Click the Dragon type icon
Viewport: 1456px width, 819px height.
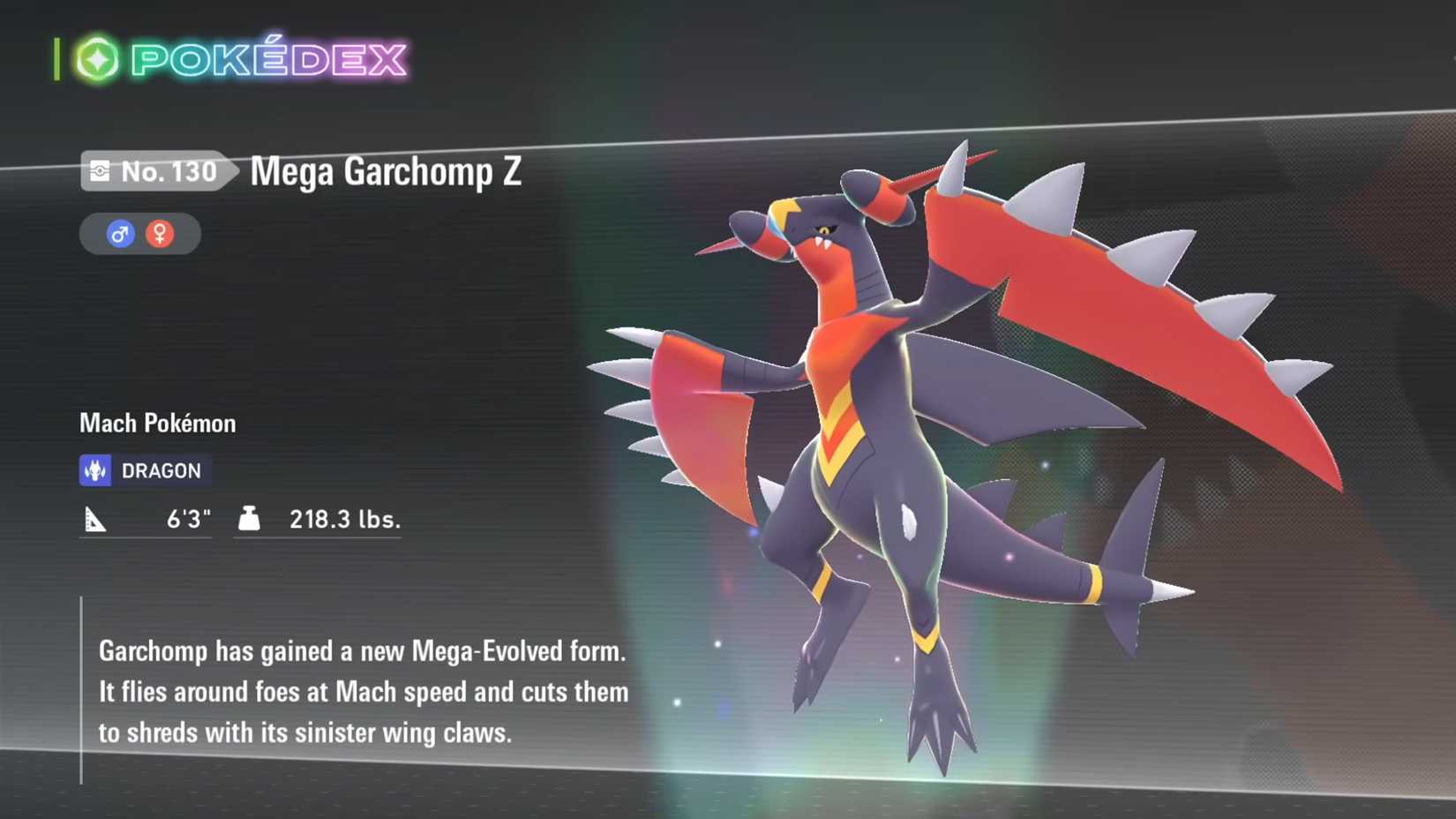click(x=97, y=470)
